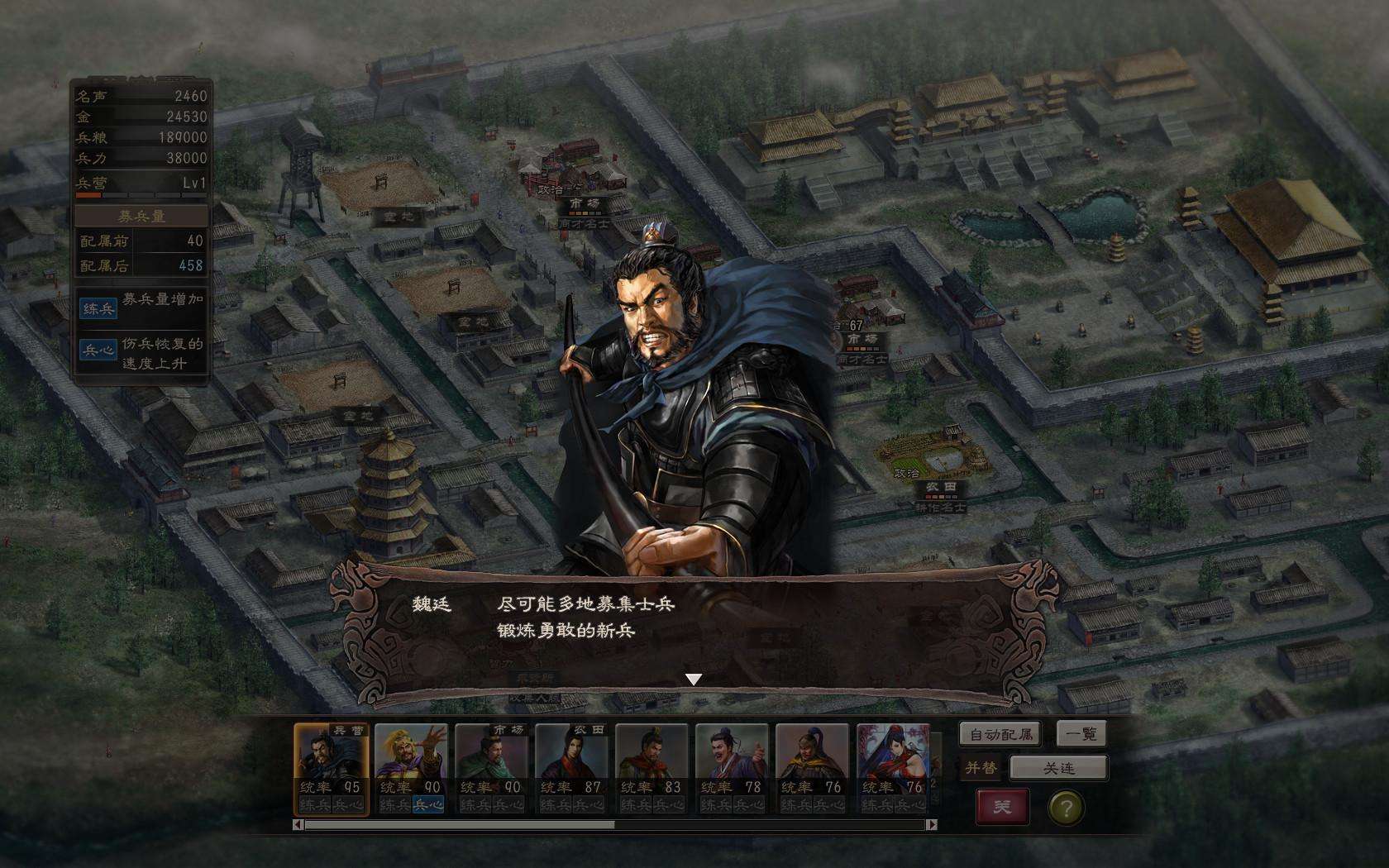1389x868 pixels.
Task: Click the officer list's right scroll arrow
Action: 932,824
